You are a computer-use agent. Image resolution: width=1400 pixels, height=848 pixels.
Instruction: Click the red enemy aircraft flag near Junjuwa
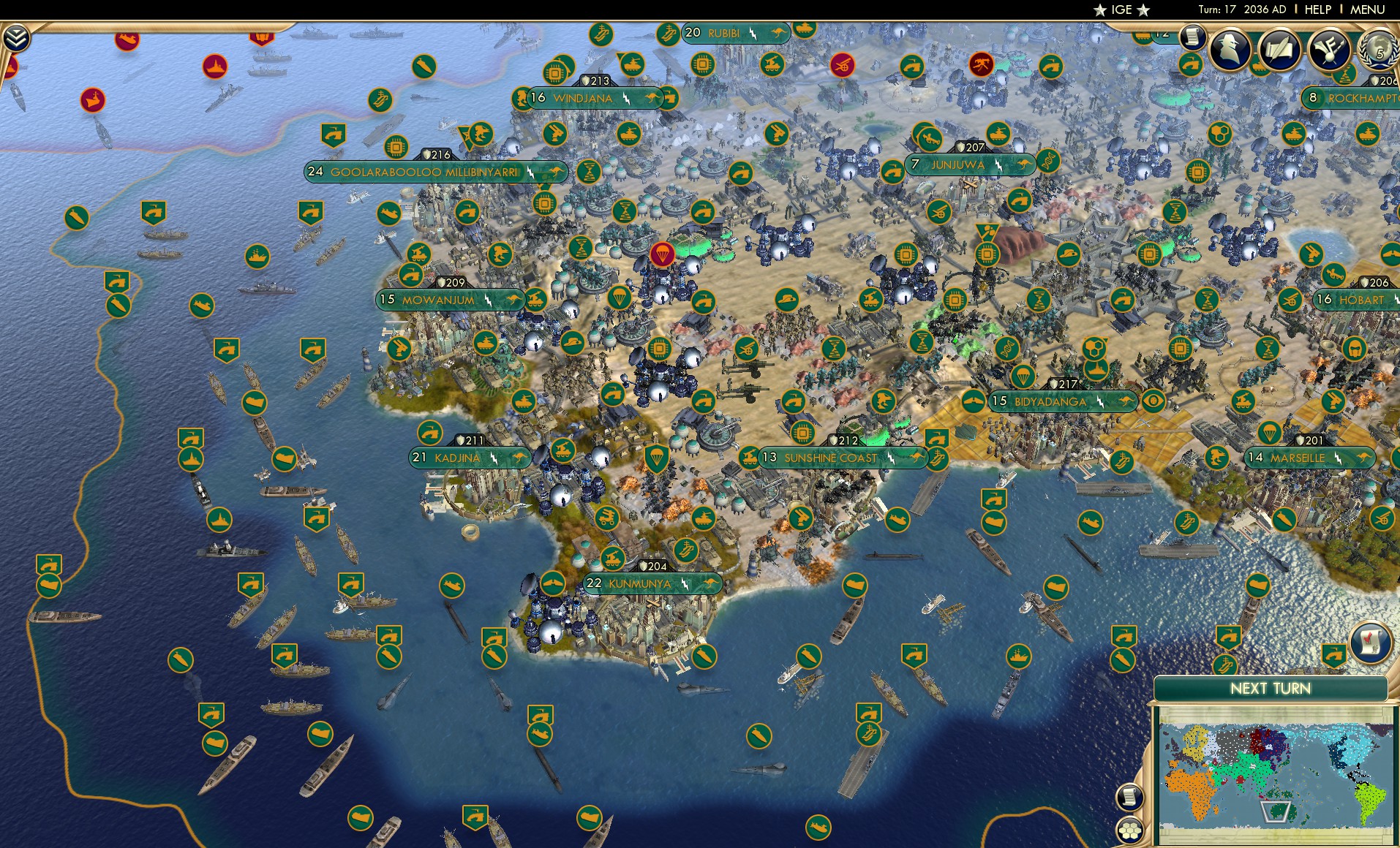pyautogui.click(x=980, y=65)
